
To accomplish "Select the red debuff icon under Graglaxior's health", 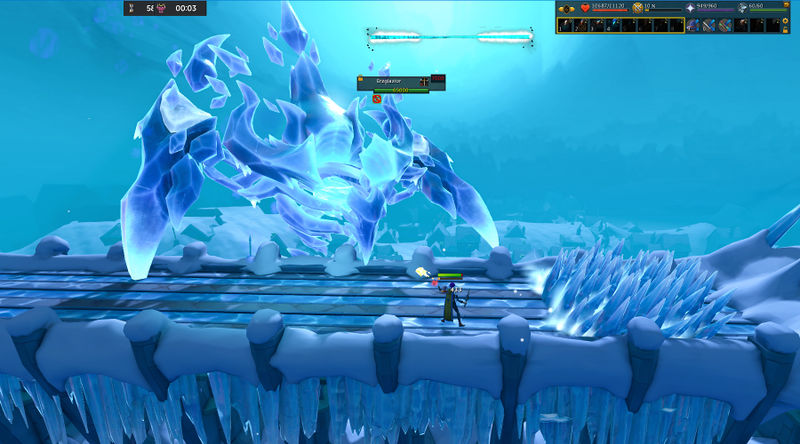I will pyautogui.click(x=378, y=98).
